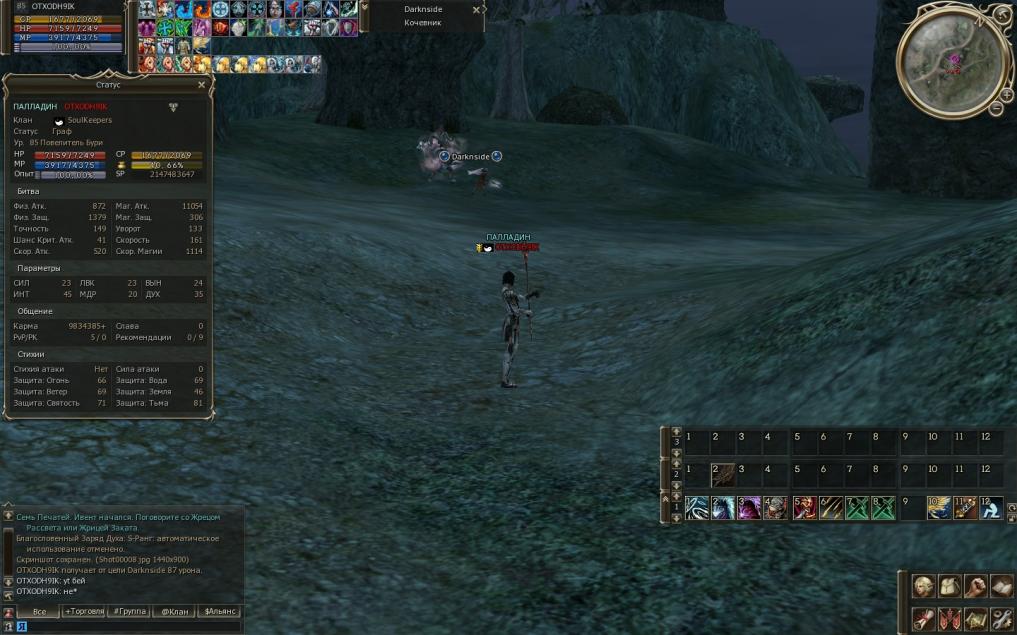Switch to the Все chat tab
This screenshot has width=1017, height=635.
click(x=39, y=611)
